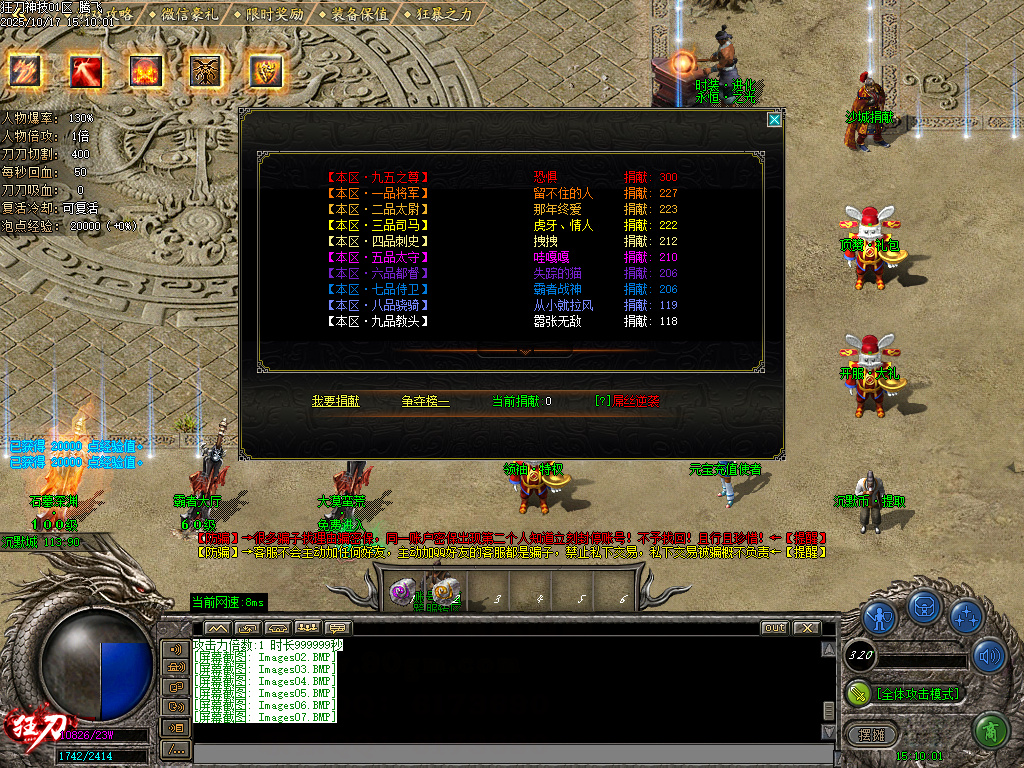The height and width of the screenshot is (768, 1024).
Task: Open the 争夺榜一 link
Action: click(x=426, y=401)
